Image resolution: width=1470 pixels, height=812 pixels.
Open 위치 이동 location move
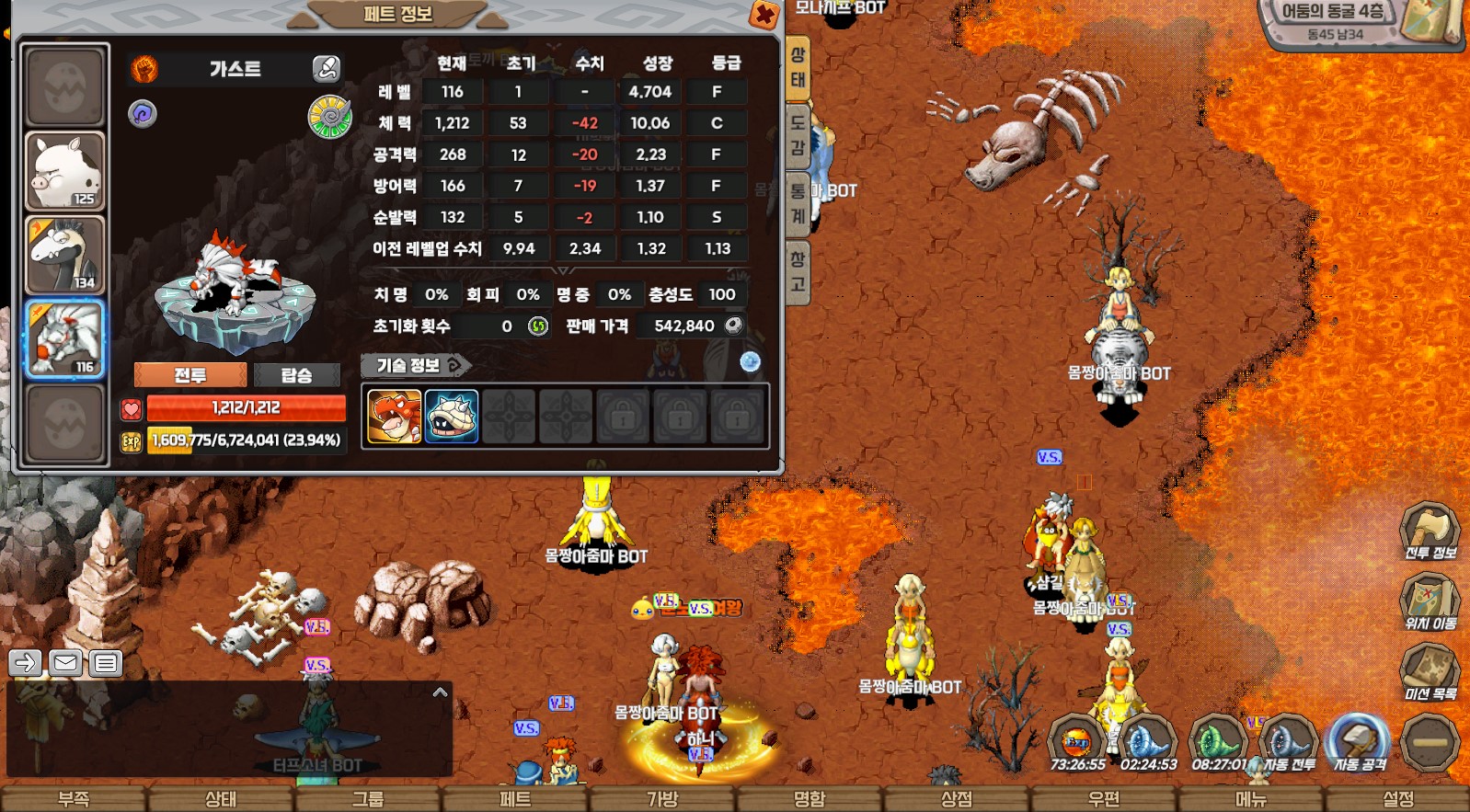[1430, 601]
